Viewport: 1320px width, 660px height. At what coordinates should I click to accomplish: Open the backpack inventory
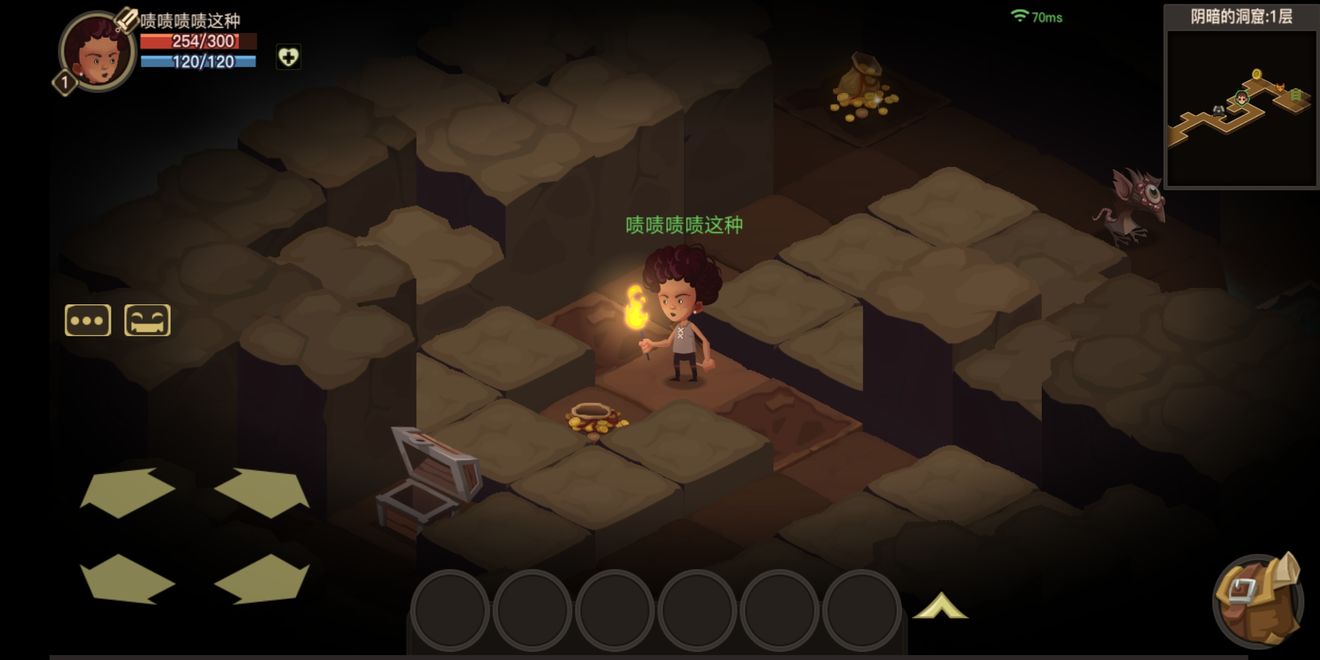point(1257,598)
